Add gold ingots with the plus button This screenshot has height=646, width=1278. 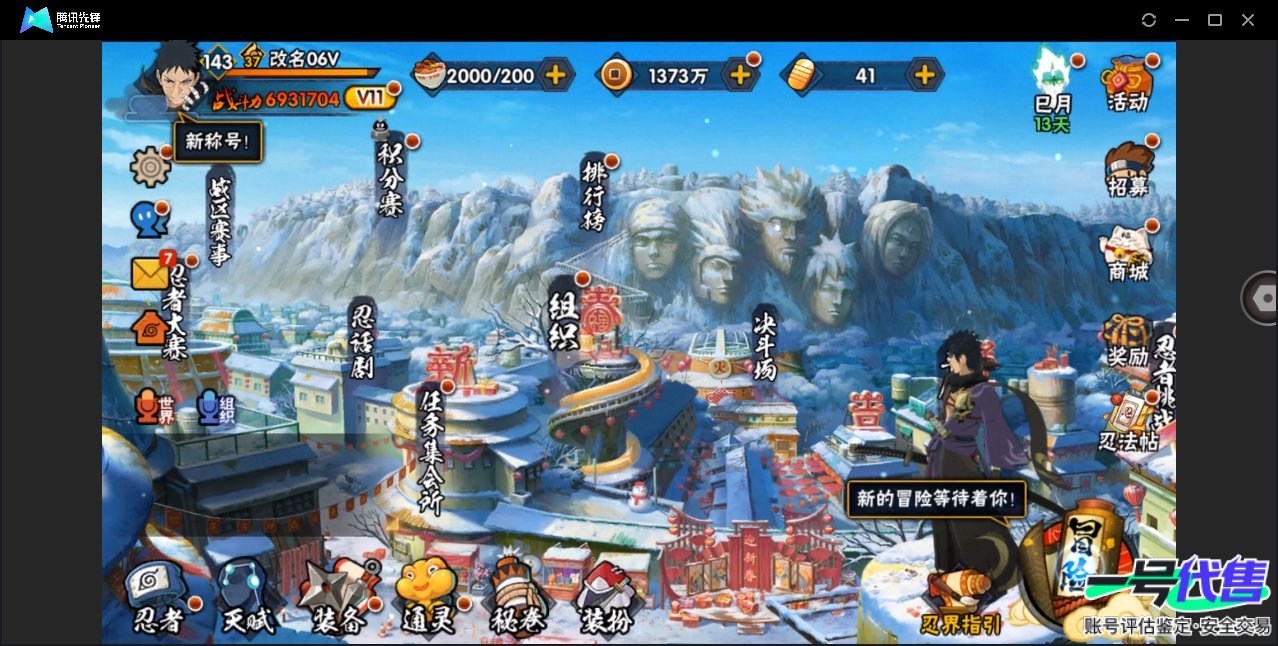click(x=925, y=74)
